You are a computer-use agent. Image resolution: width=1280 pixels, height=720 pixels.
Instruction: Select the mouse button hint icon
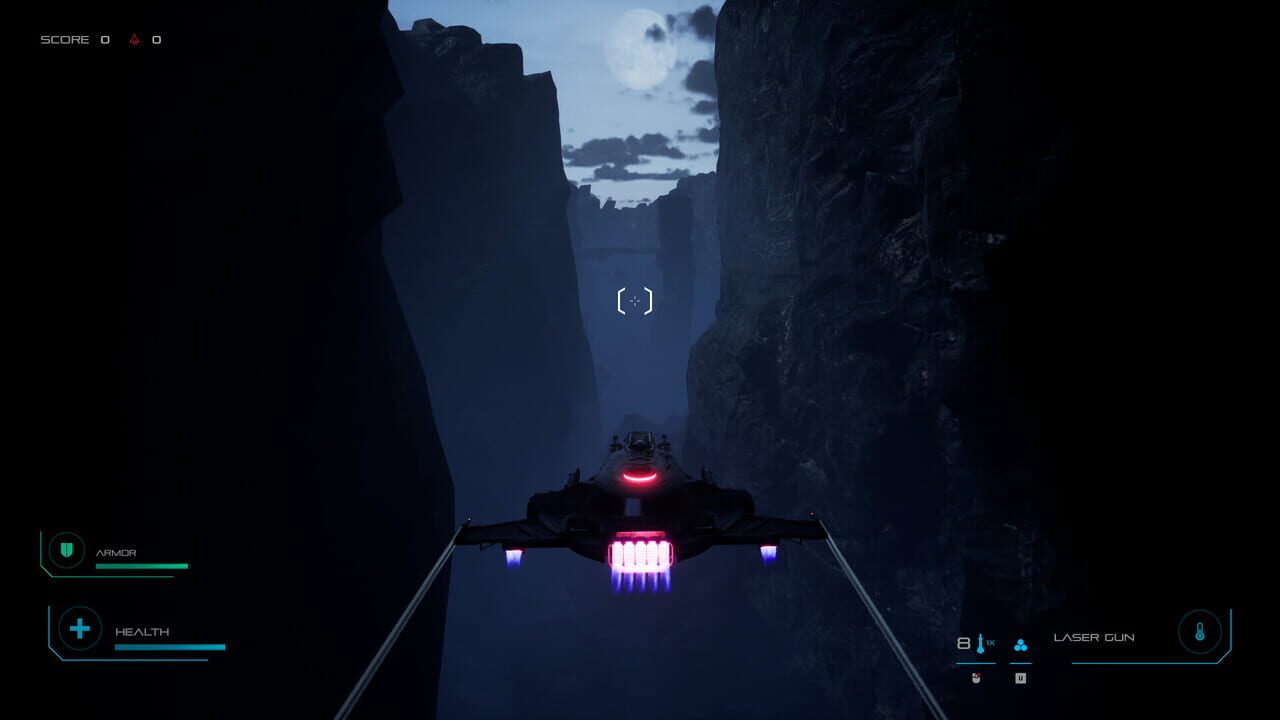[977, 677]
